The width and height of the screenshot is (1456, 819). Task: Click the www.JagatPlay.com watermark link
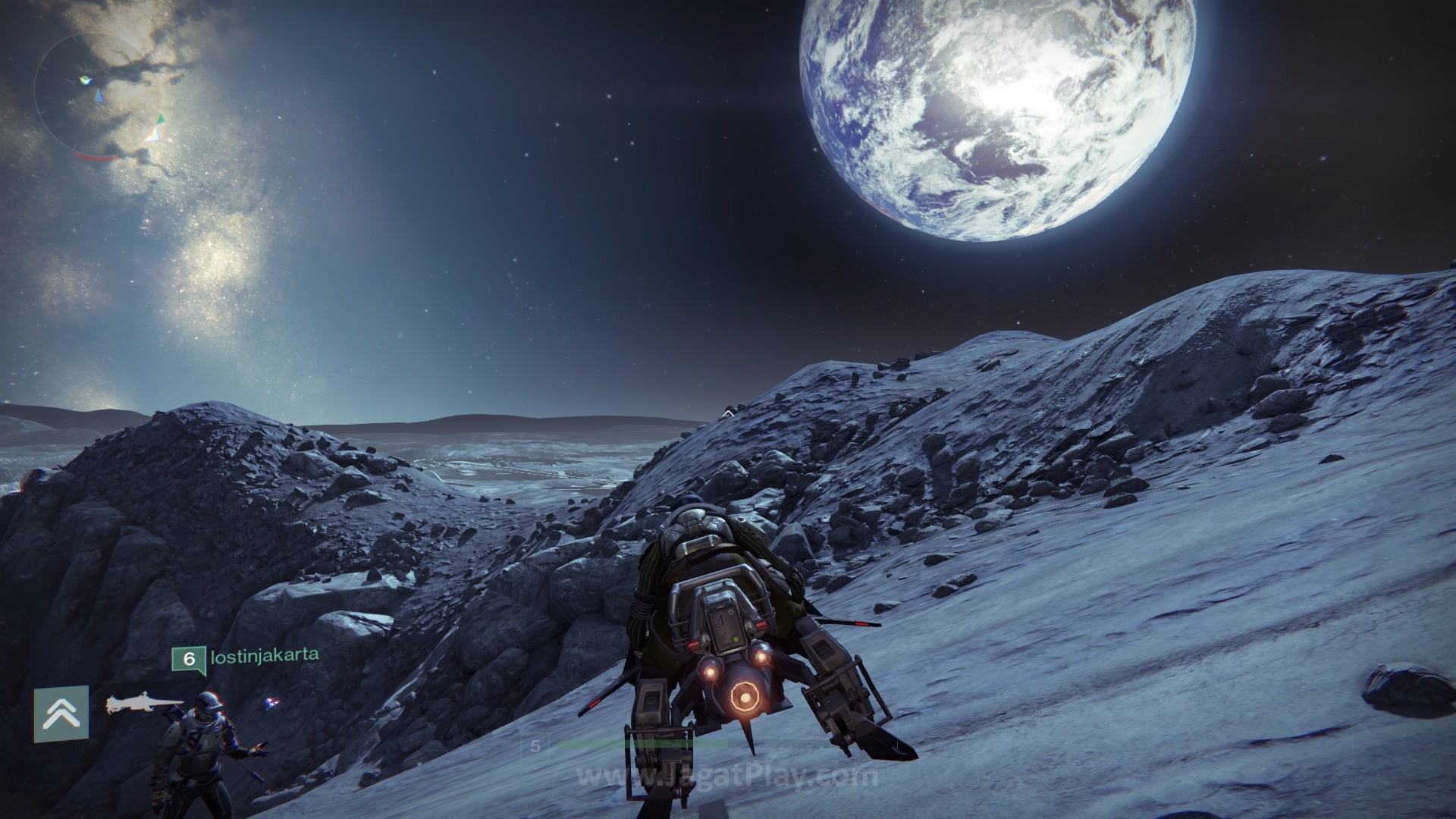[x=728, y=776]
